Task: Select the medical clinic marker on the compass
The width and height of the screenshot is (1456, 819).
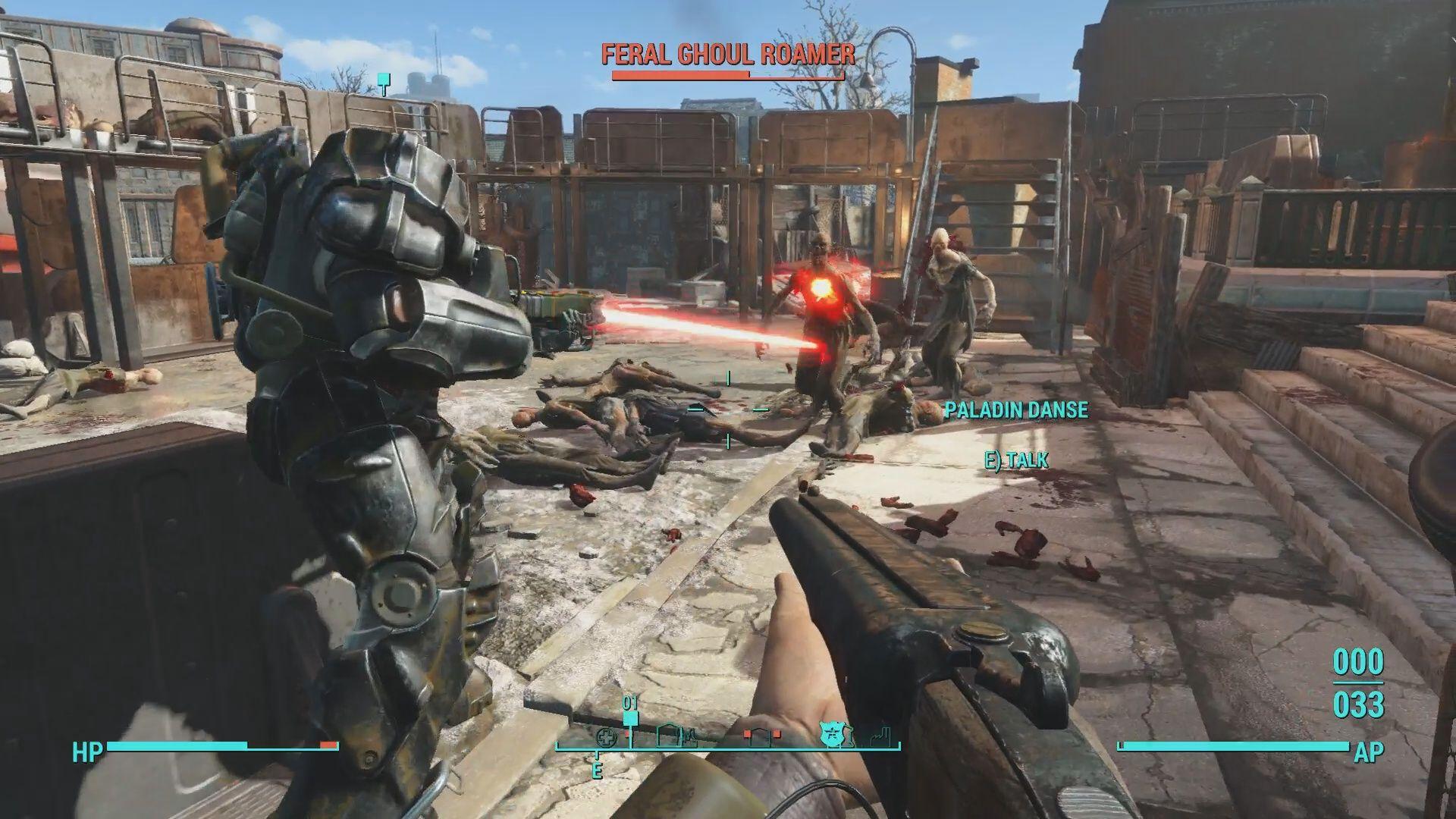Action: [x=605, y=736]
